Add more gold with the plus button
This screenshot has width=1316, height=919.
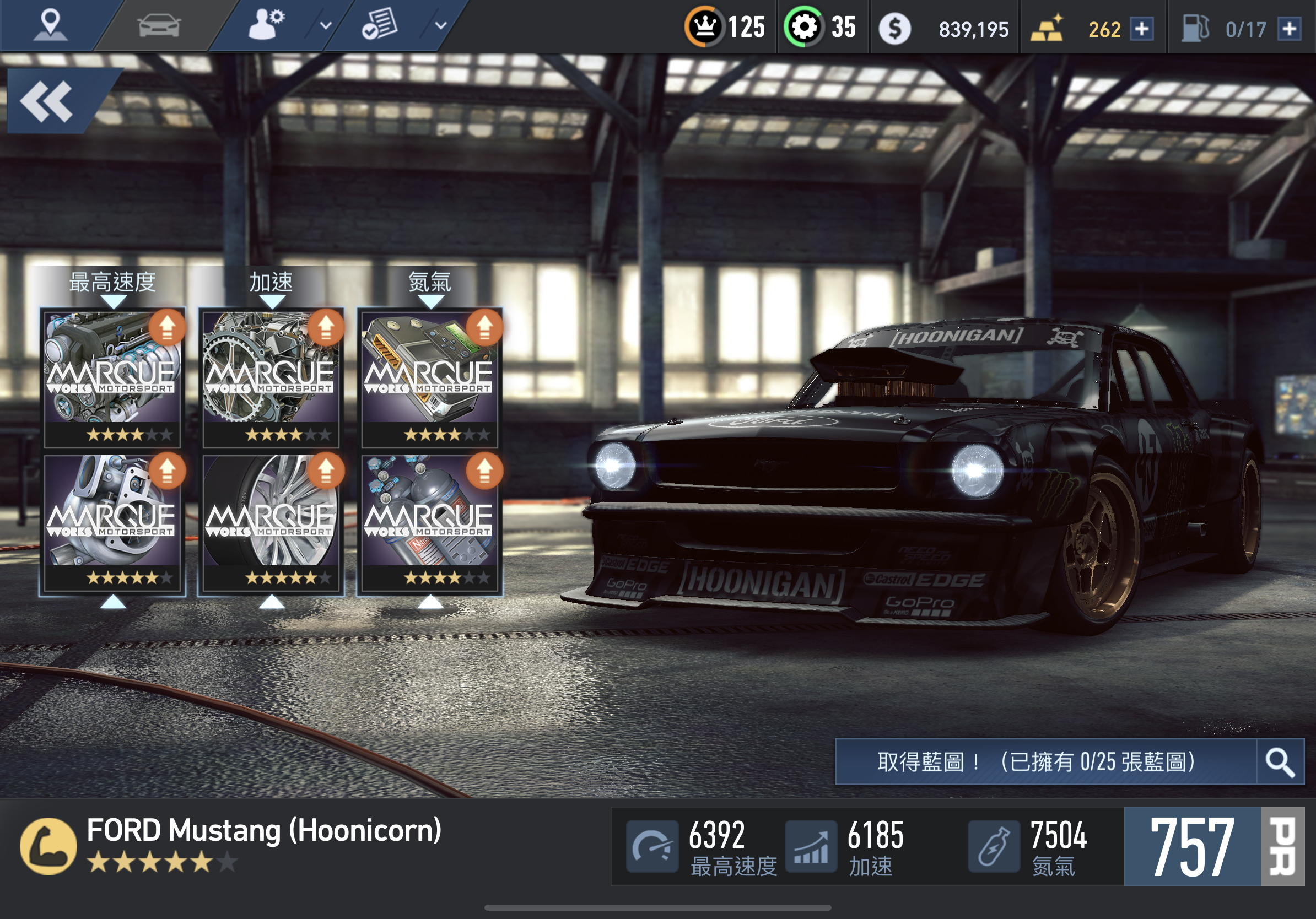(1141, 29)
